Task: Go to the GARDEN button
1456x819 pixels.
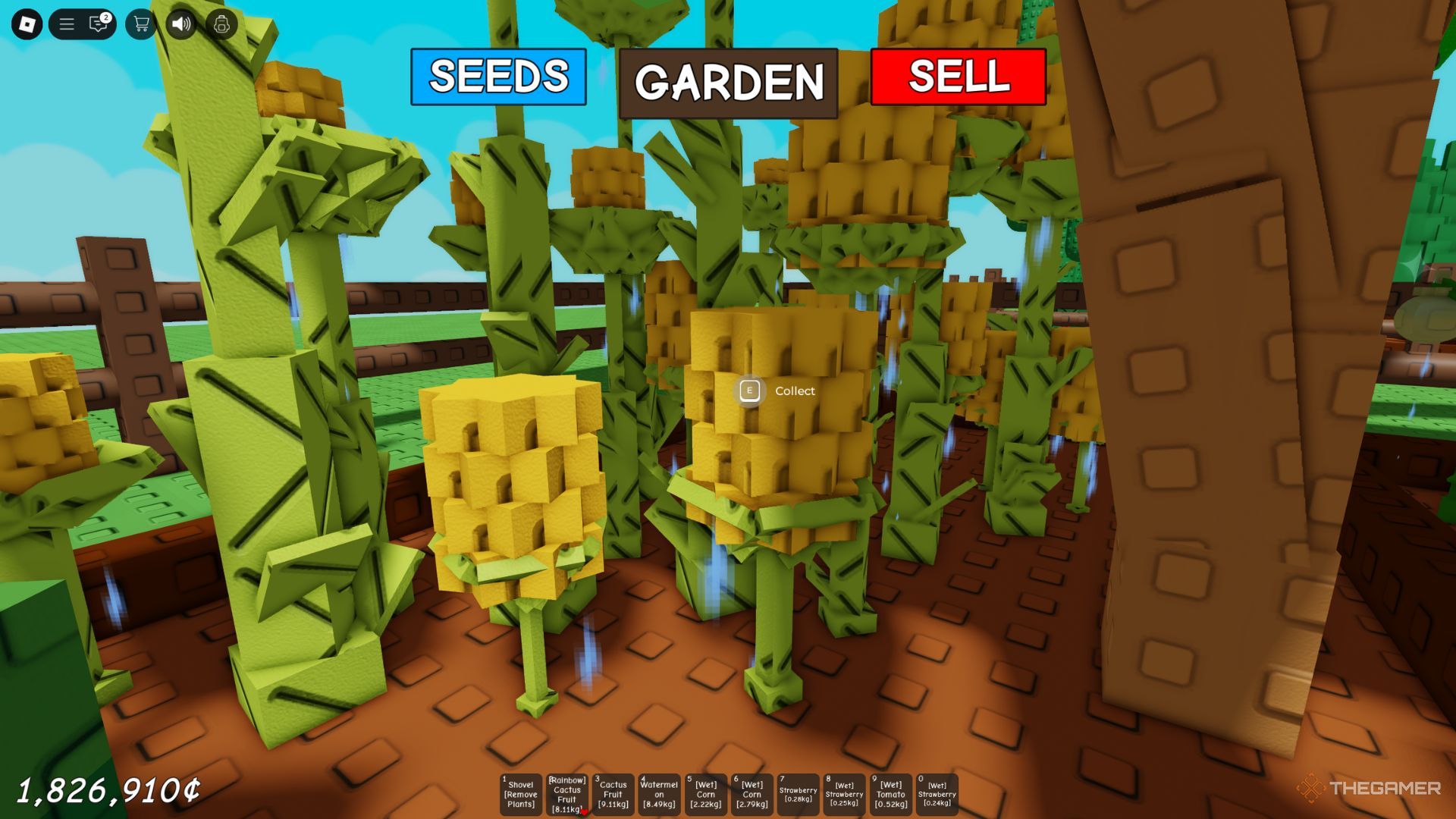Action: click(728, 83)
